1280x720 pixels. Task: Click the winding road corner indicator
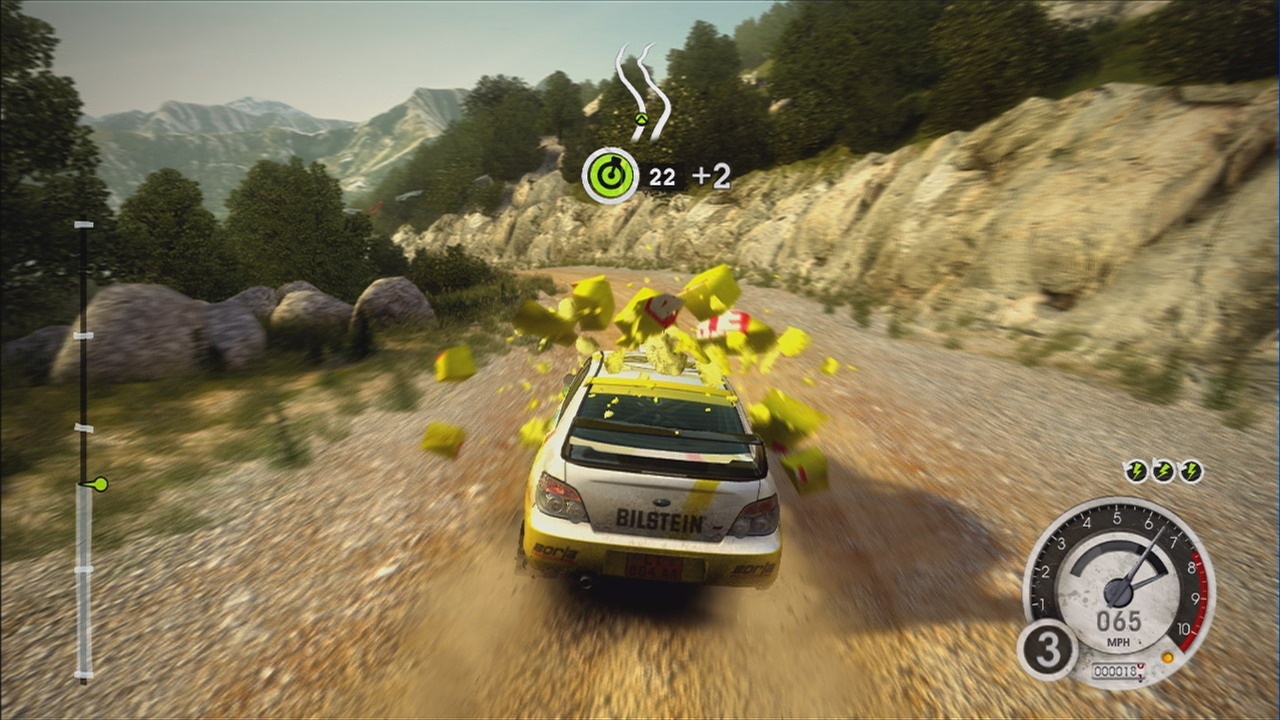tap(642, 88)
